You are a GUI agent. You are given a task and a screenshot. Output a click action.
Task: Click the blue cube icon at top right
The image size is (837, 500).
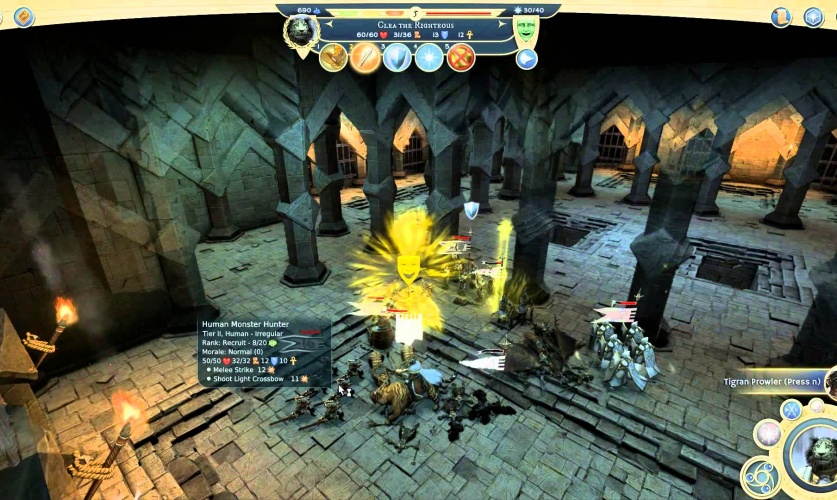[813, 17]
